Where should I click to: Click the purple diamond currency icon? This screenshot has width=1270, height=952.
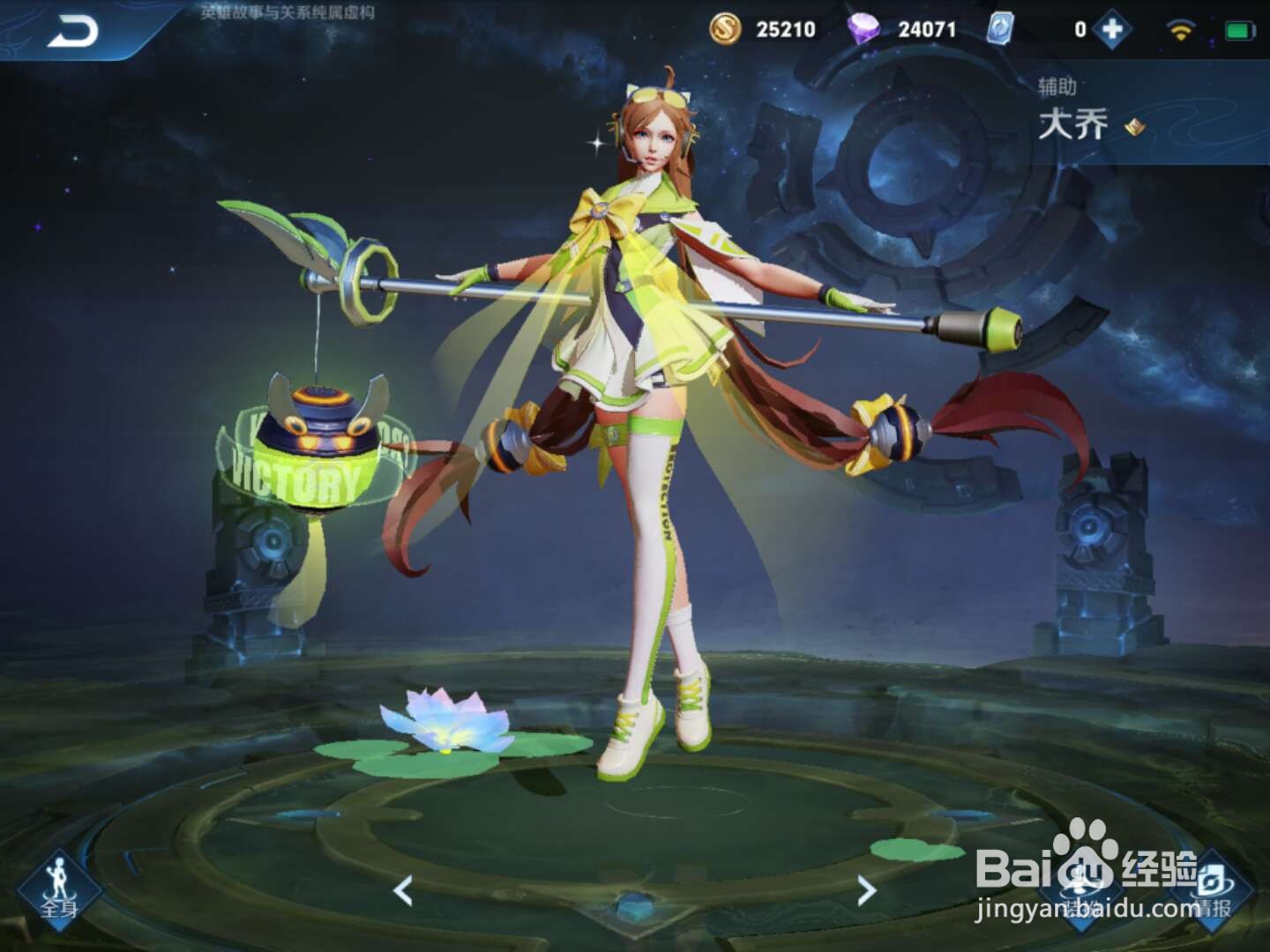point(867,29)
